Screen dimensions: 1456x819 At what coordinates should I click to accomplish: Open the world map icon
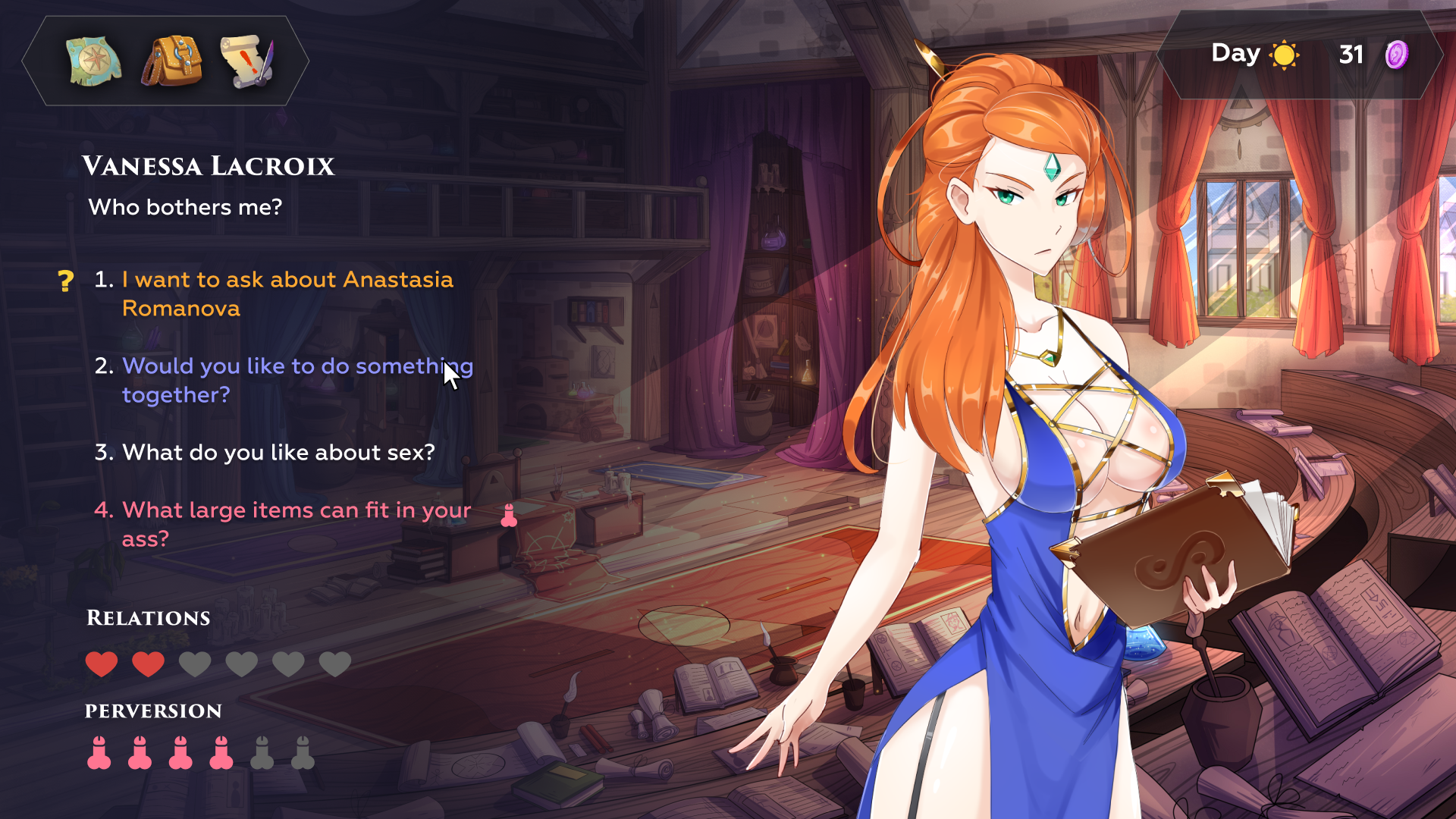tap(93, 61)
